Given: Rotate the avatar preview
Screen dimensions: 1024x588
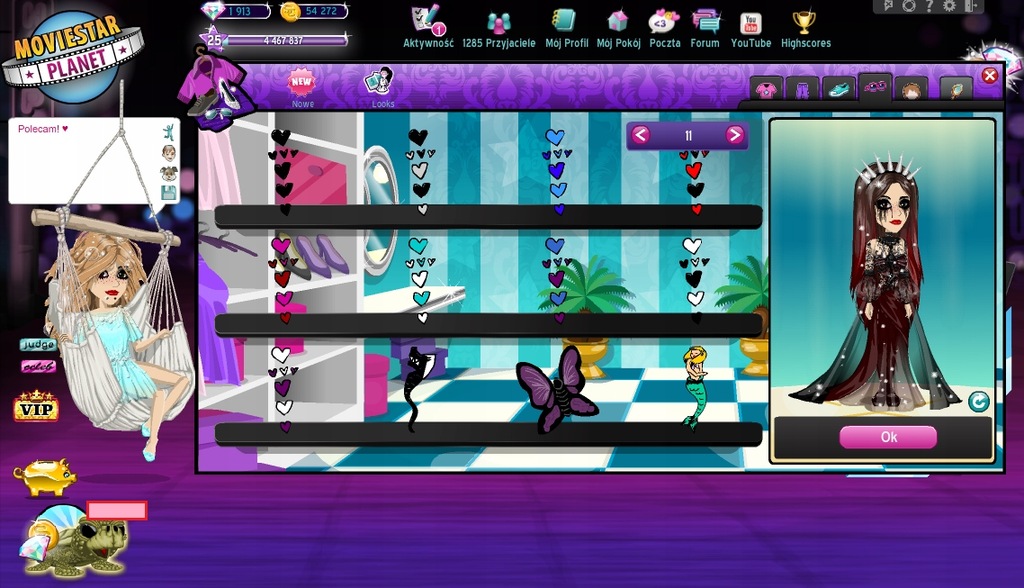Looking at the screenshot, I should [978, 402].
